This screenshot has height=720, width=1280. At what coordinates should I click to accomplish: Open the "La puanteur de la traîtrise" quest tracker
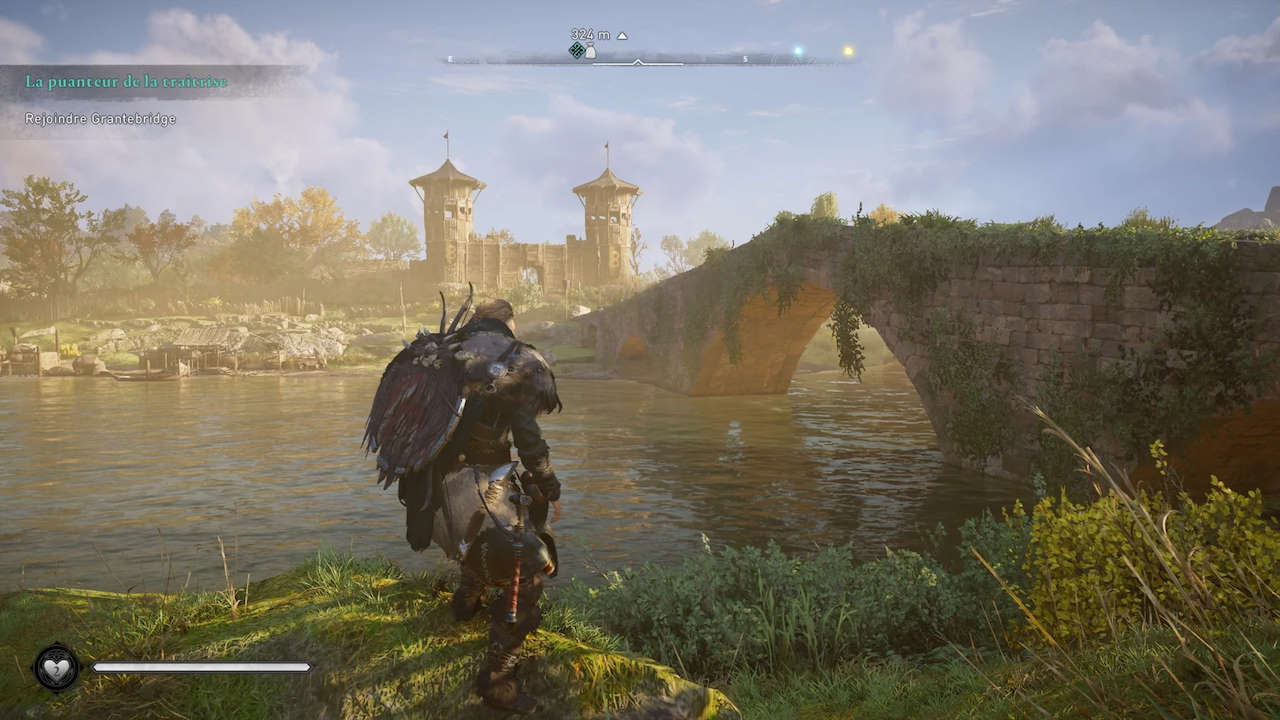(127, 82)
